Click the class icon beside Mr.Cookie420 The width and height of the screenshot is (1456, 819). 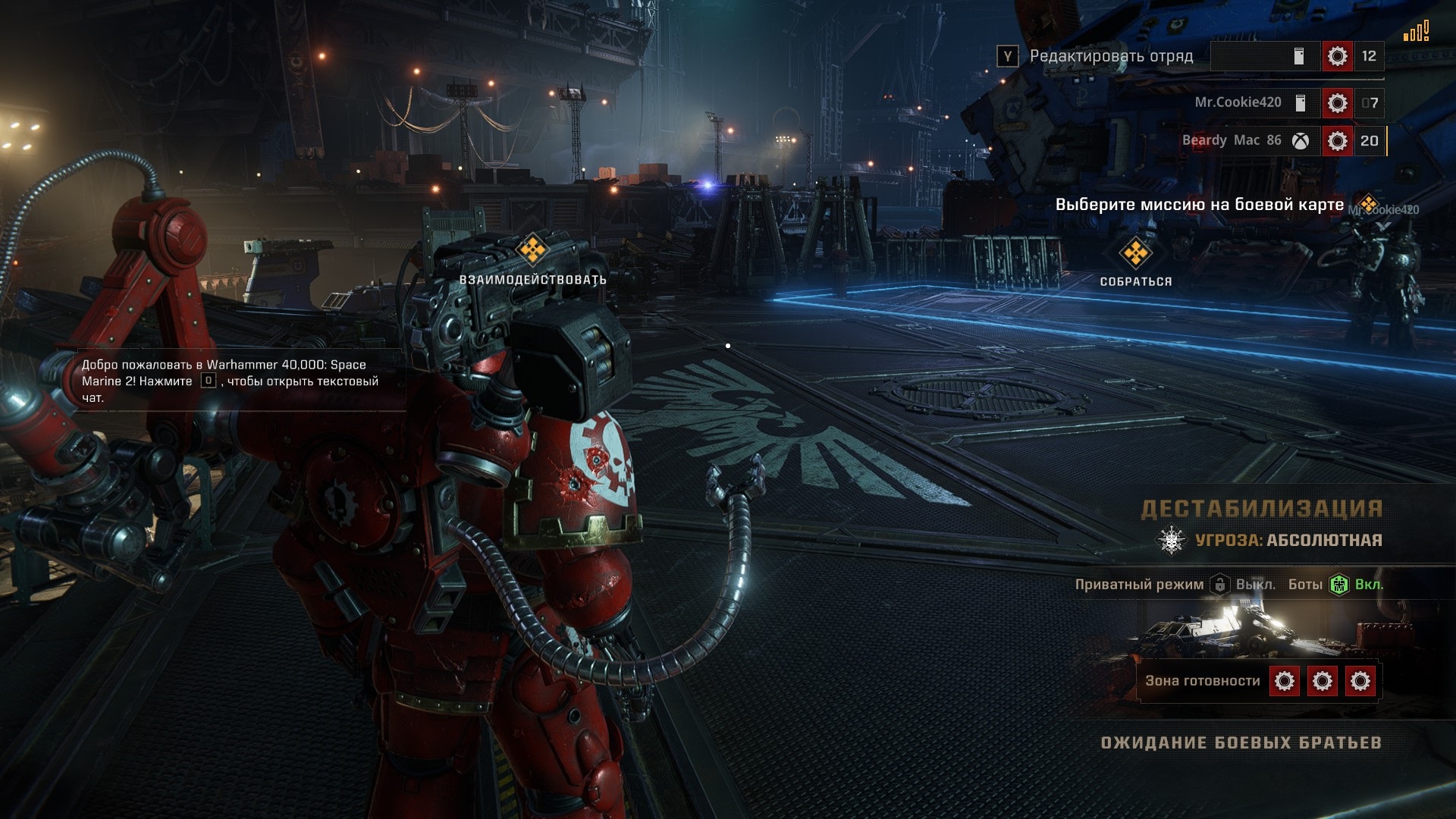click(1337, 102)
